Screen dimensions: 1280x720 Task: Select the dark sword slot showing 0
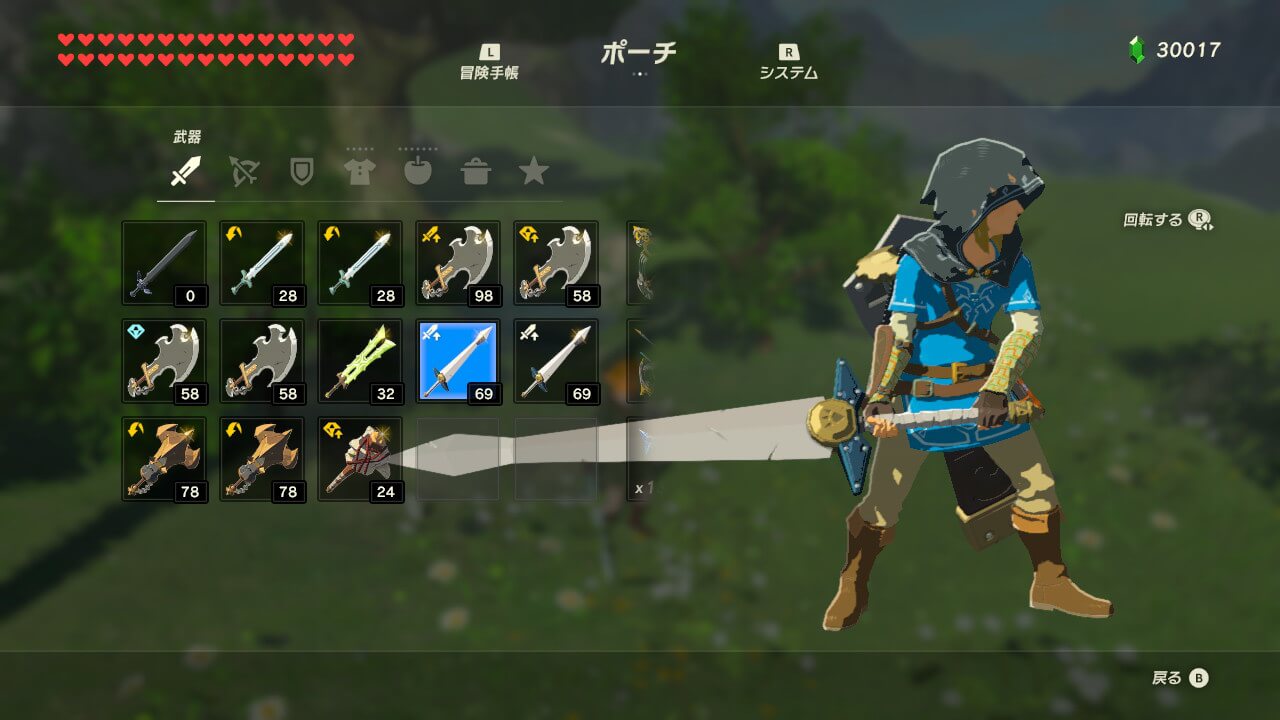click(x=164, y=263)
